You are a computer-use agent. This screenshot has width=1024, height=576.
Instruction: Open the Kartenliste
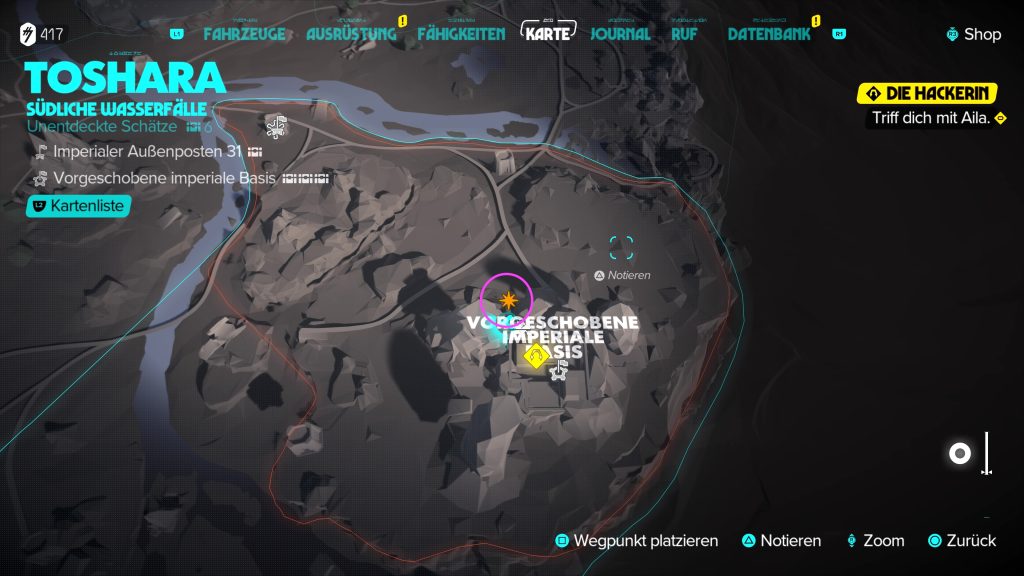point(79,206)
